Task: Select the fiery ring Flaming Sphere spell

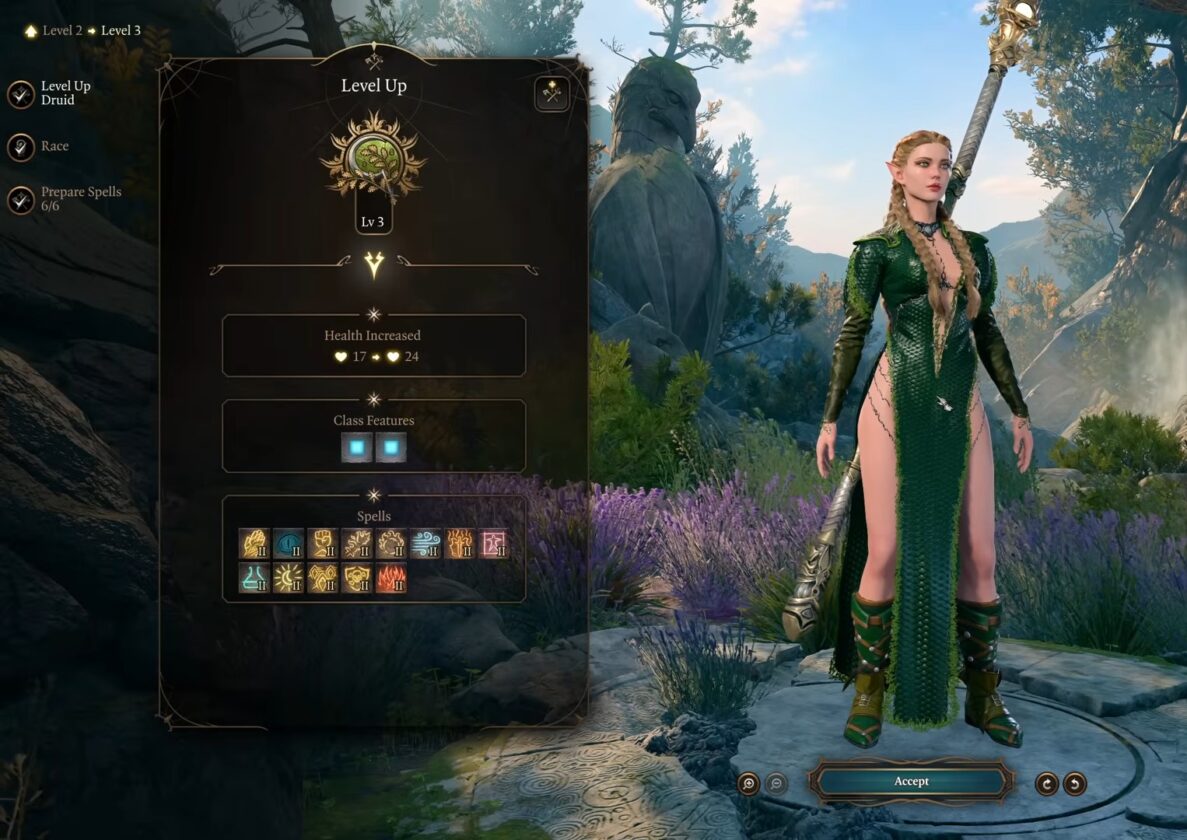Action: [391, 544]
